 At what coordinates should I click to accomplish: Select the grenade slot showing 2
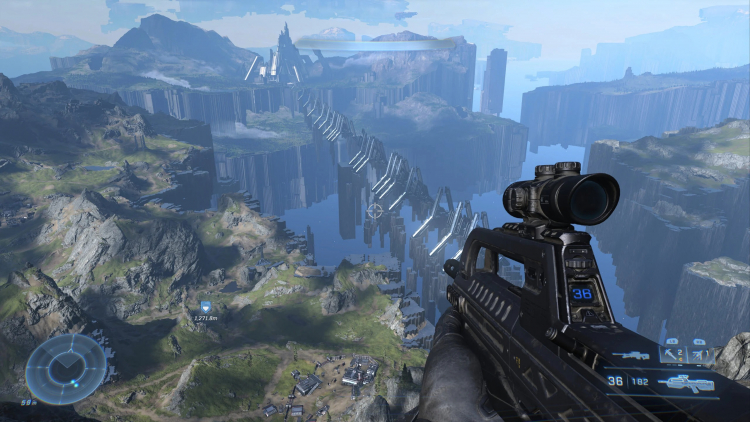[671, 354]
